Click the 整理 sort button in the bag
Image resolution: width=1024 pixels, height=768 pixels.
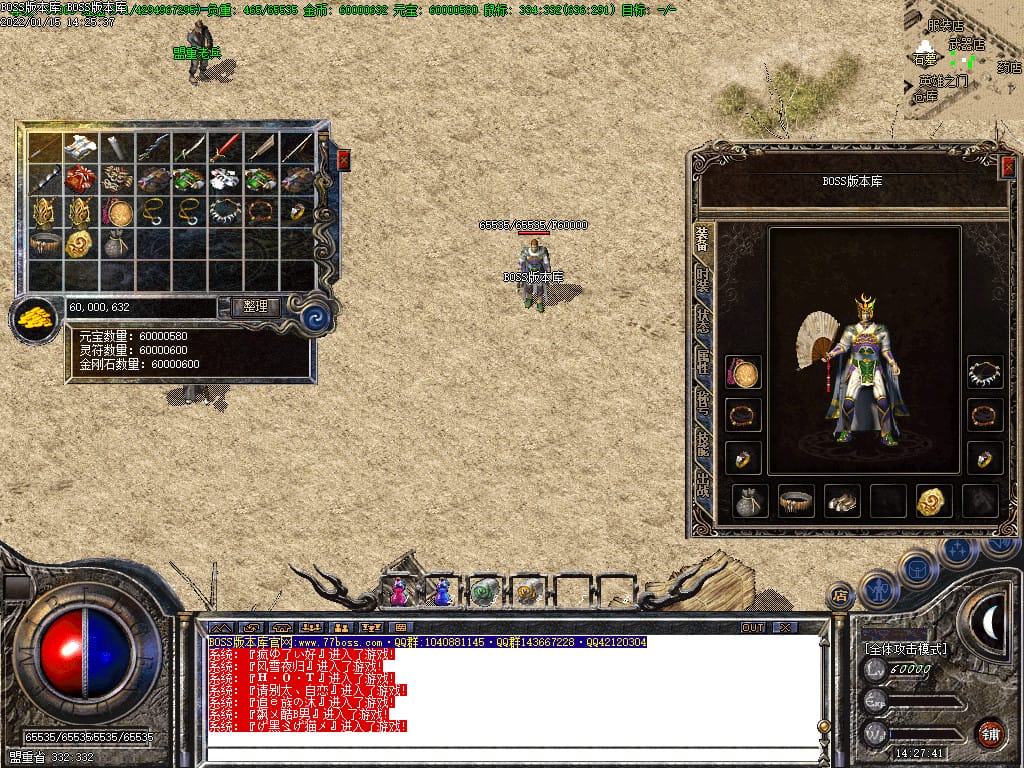tap(255, 307)
